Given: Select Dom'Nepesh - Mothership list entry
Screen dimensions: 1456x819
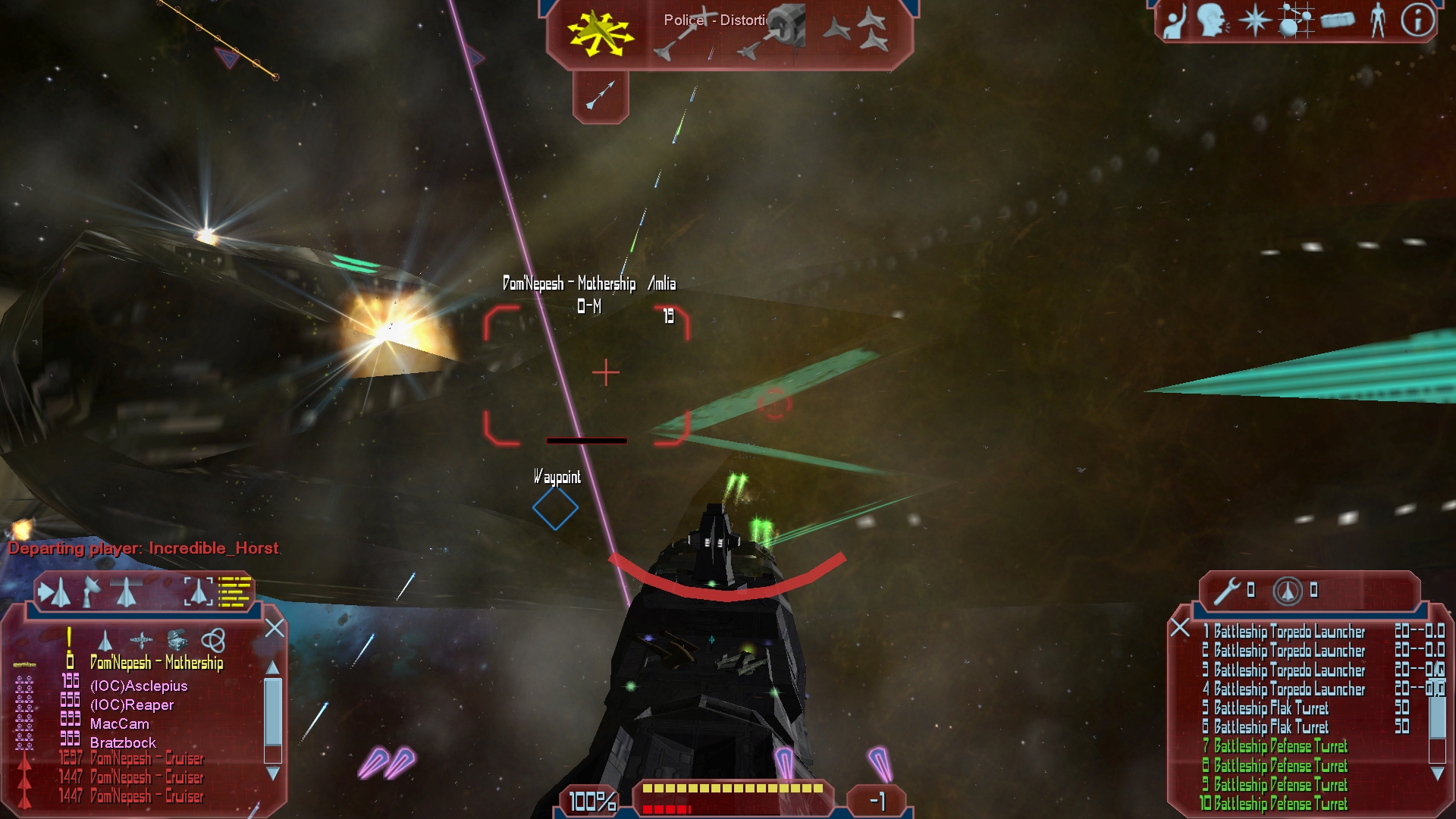Looking at the screenshot, I should point(156,663).
